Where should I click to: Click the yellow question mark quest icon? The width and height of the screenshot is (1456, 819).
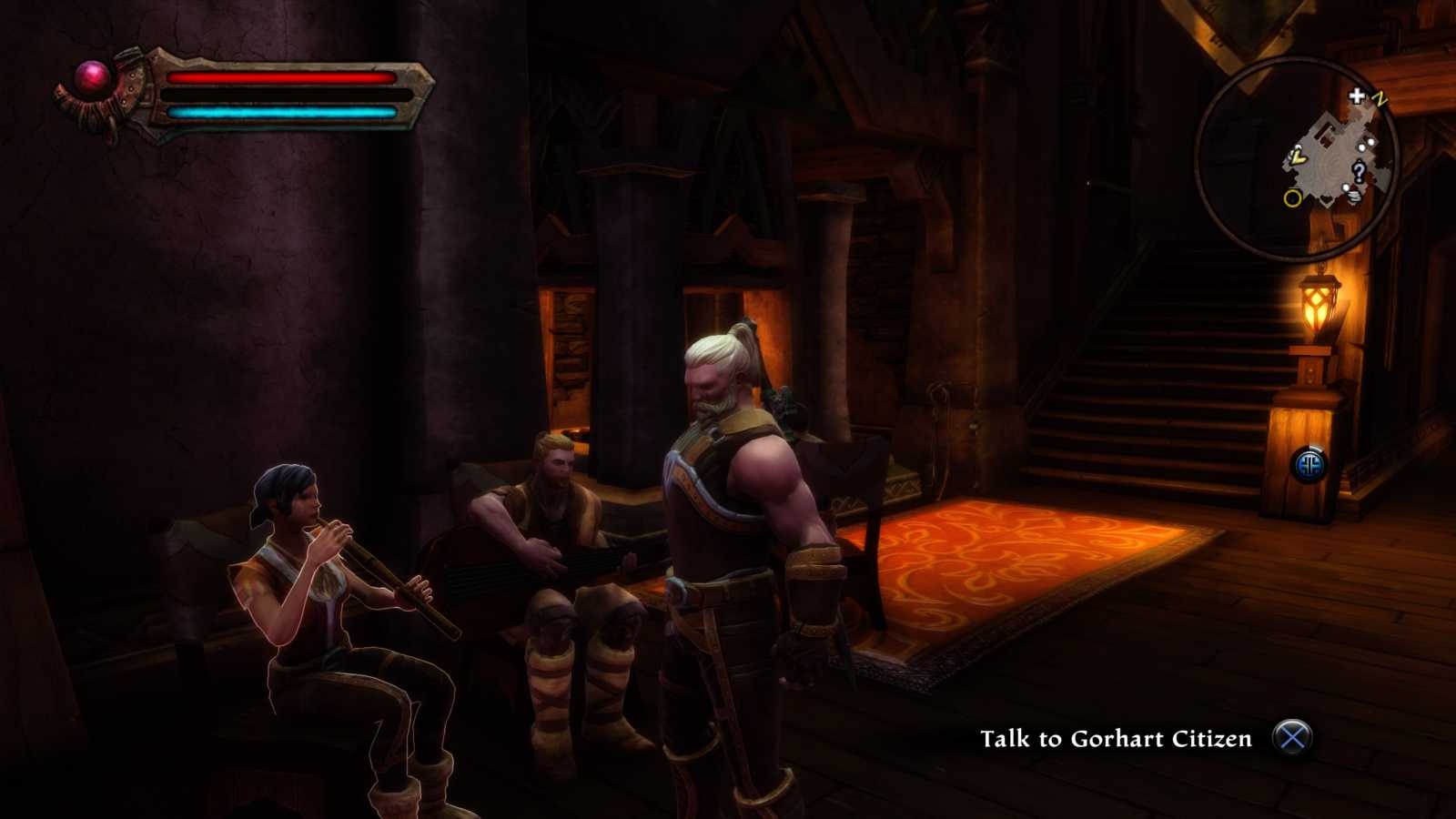click(1360, 172)
